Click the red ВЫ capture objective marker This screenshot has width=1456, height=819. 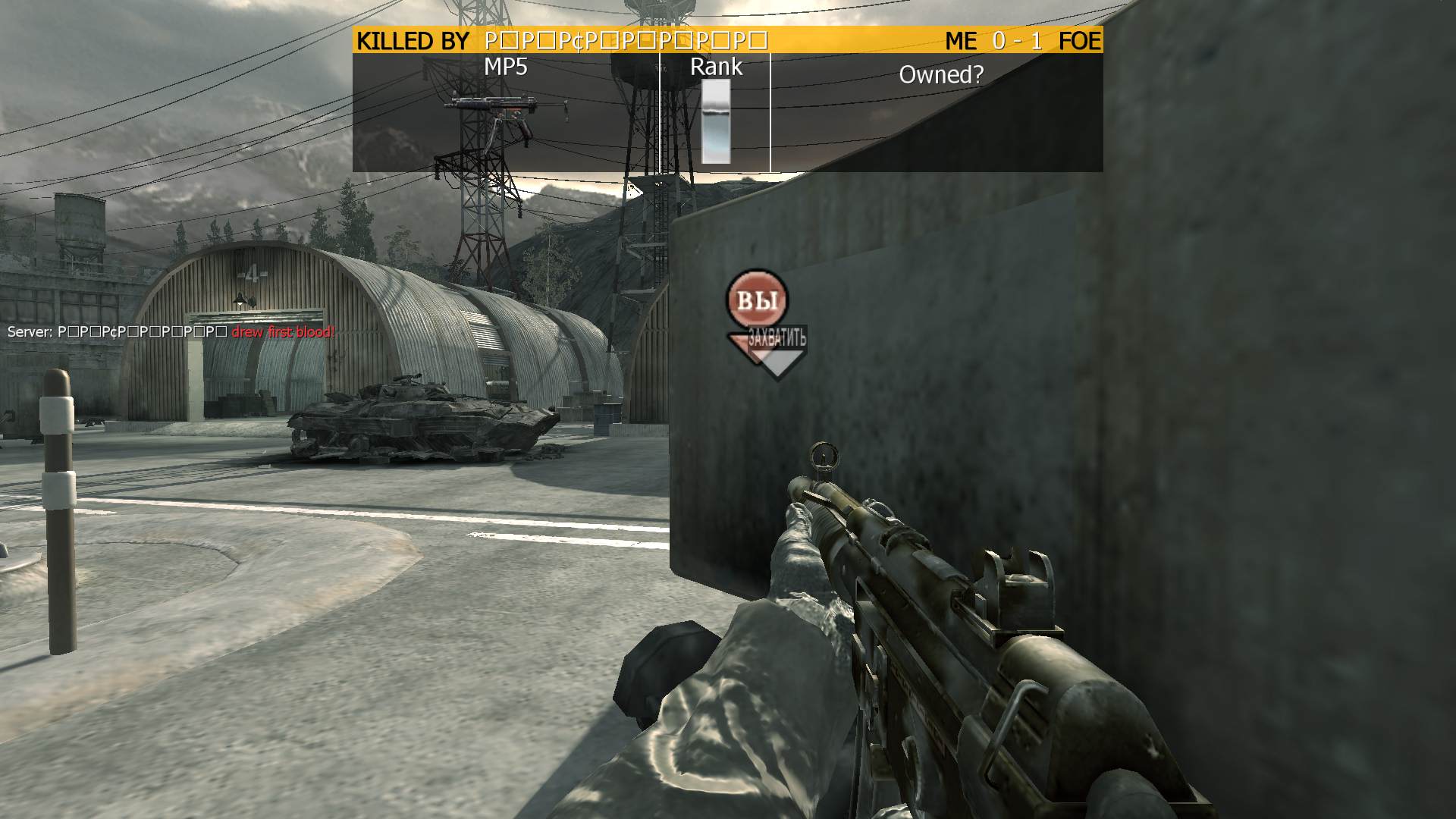(x=757, y=300)
